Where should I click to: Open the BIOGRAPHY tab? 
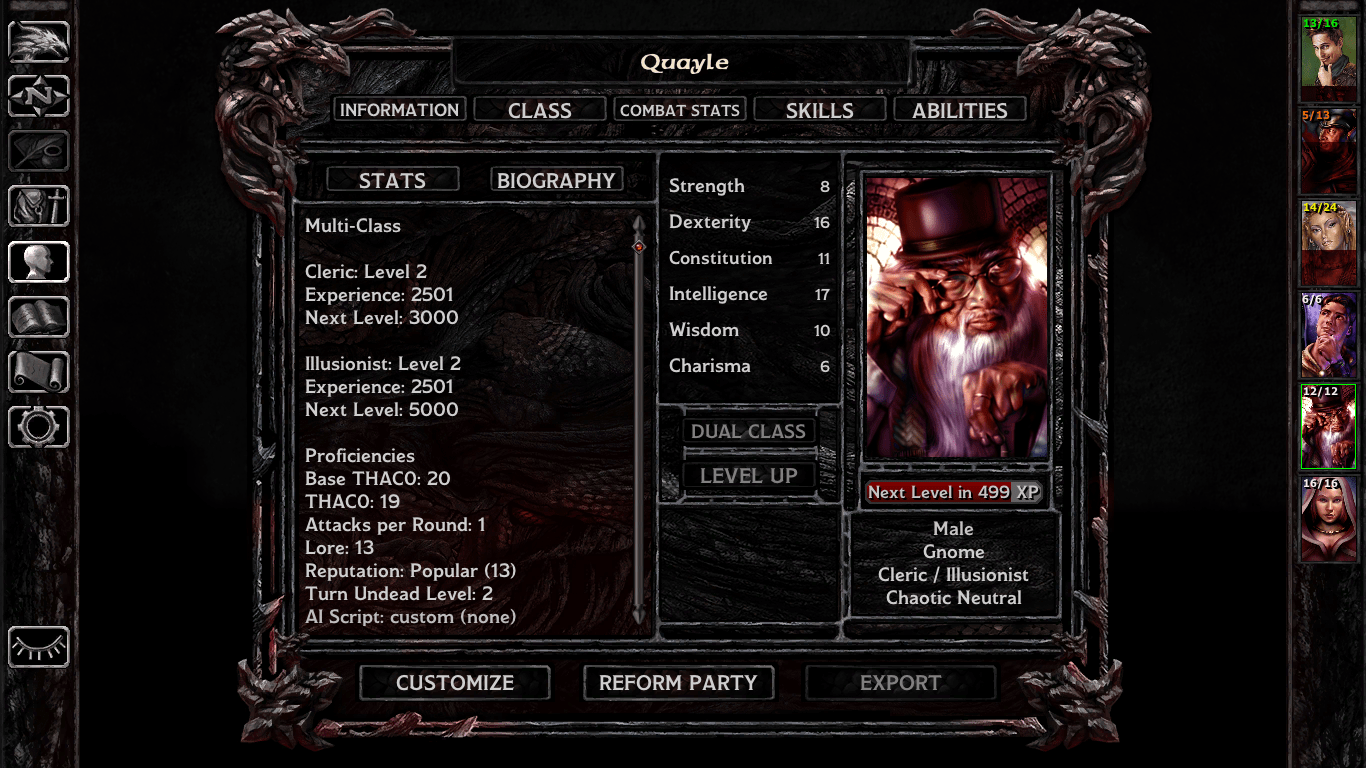pos(556,179)
